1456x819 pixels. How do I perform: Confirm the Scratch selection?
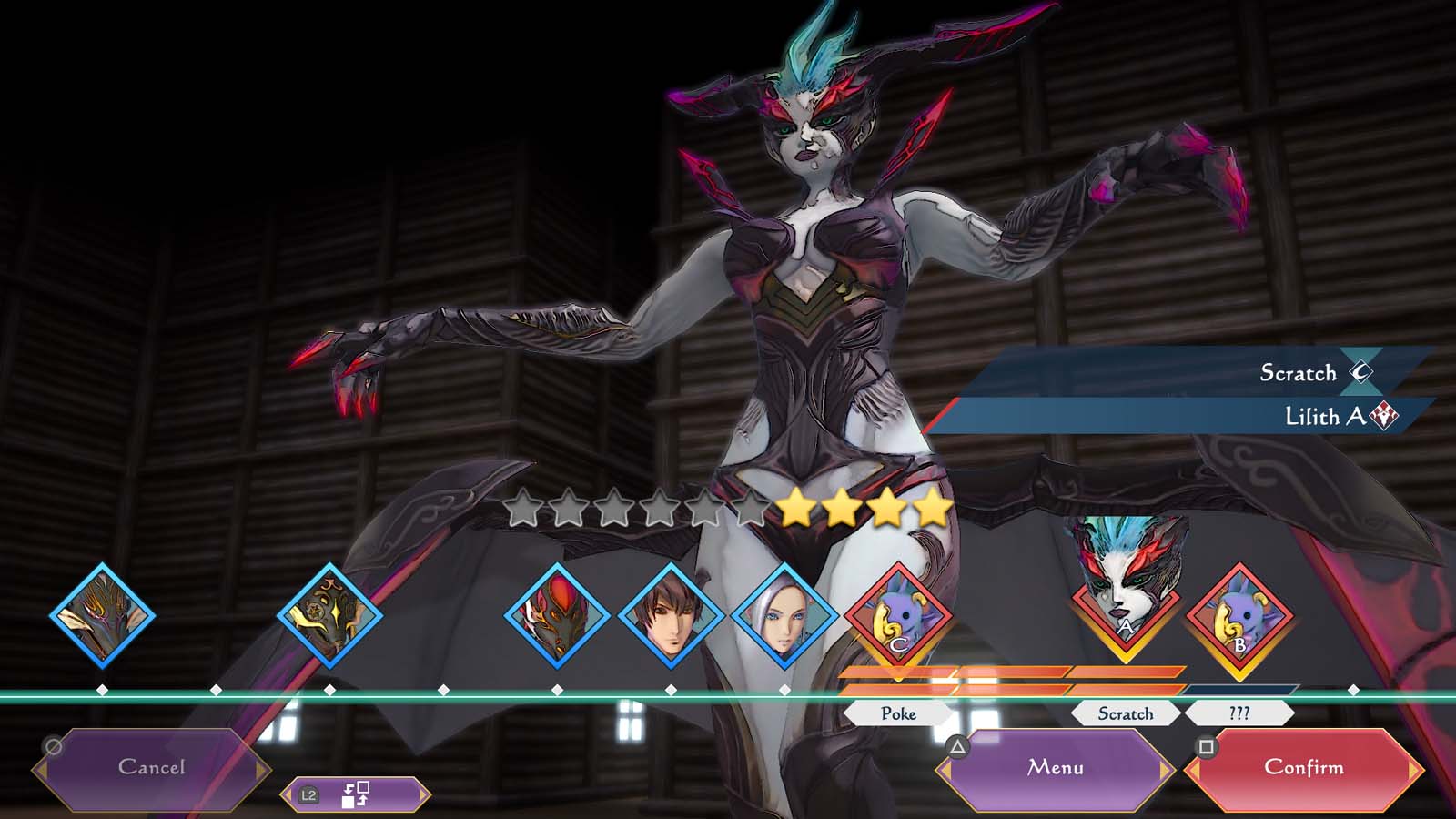tap(1303, 768)
